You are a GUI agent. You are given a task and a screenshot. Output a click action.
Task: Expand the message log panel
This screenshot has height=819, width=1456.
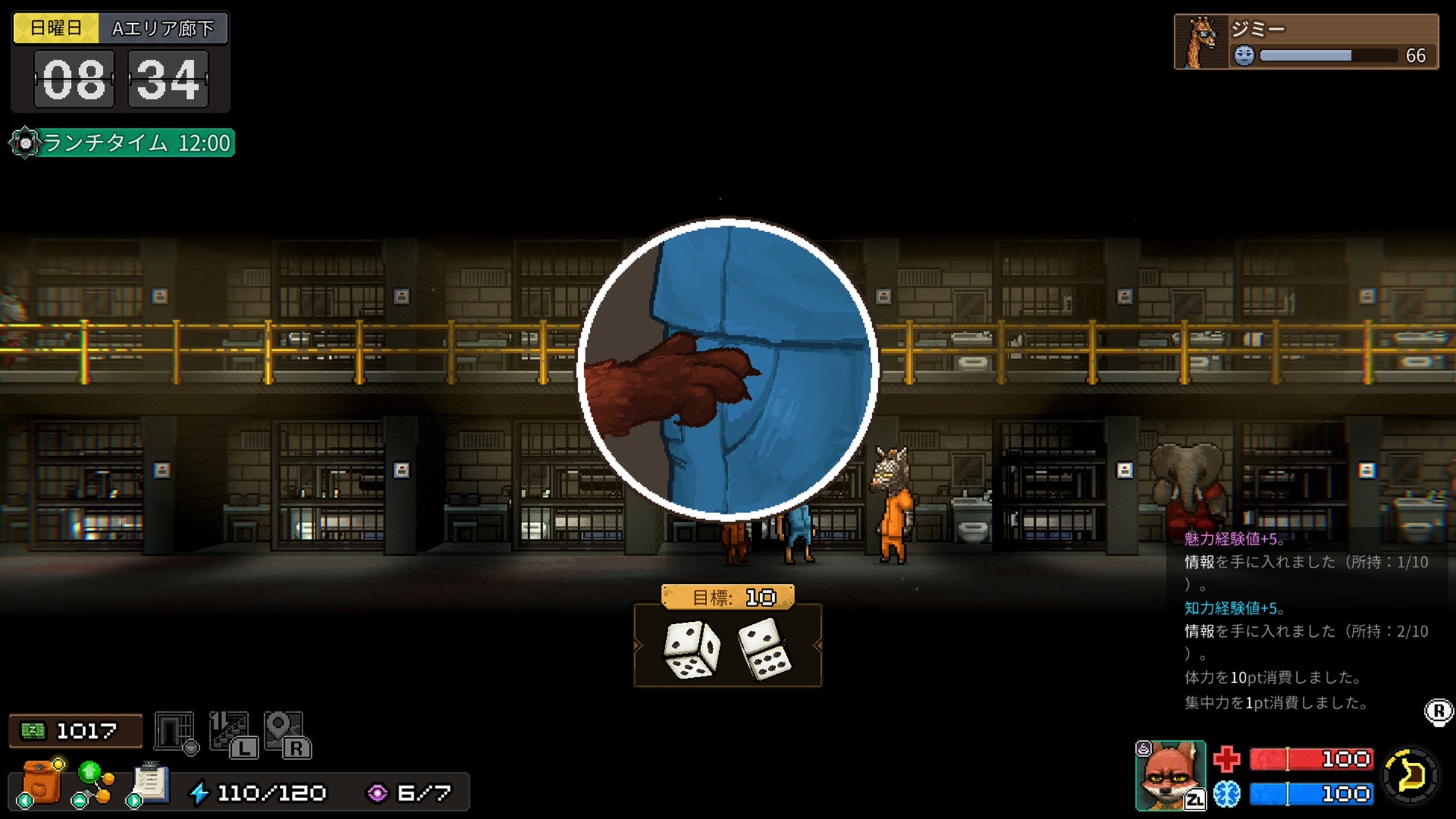(1438, 711)
